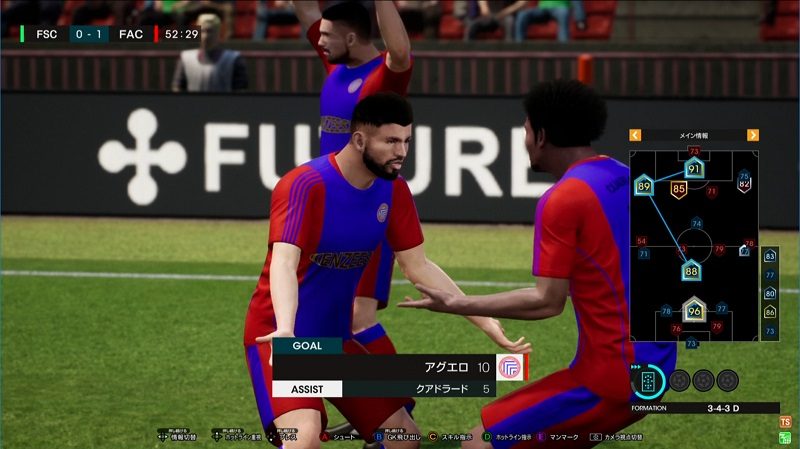The width and height of the screenshot is (800, 449).
Task: Select the player rated 91 on tactical map
Action: (694, 170)
